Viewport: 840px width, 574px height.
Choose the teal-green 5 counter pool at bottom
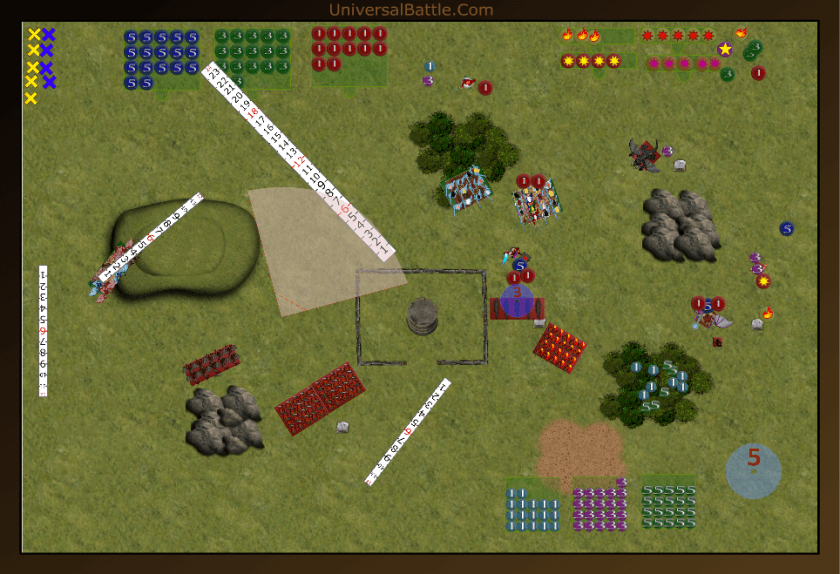click(x=668, y=506)
